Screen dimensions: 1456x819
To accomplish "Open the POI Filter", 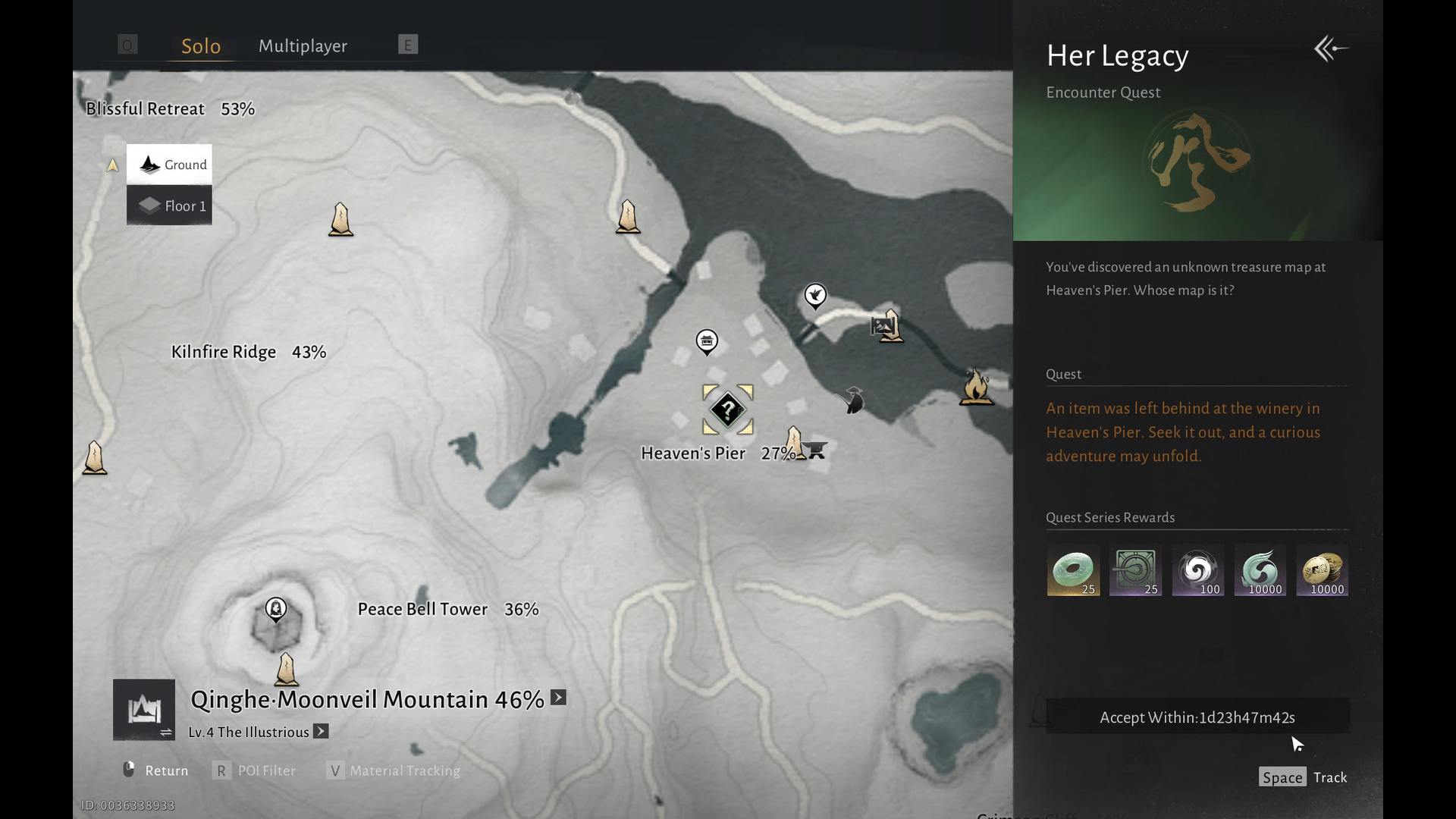I will pos(255,770).
